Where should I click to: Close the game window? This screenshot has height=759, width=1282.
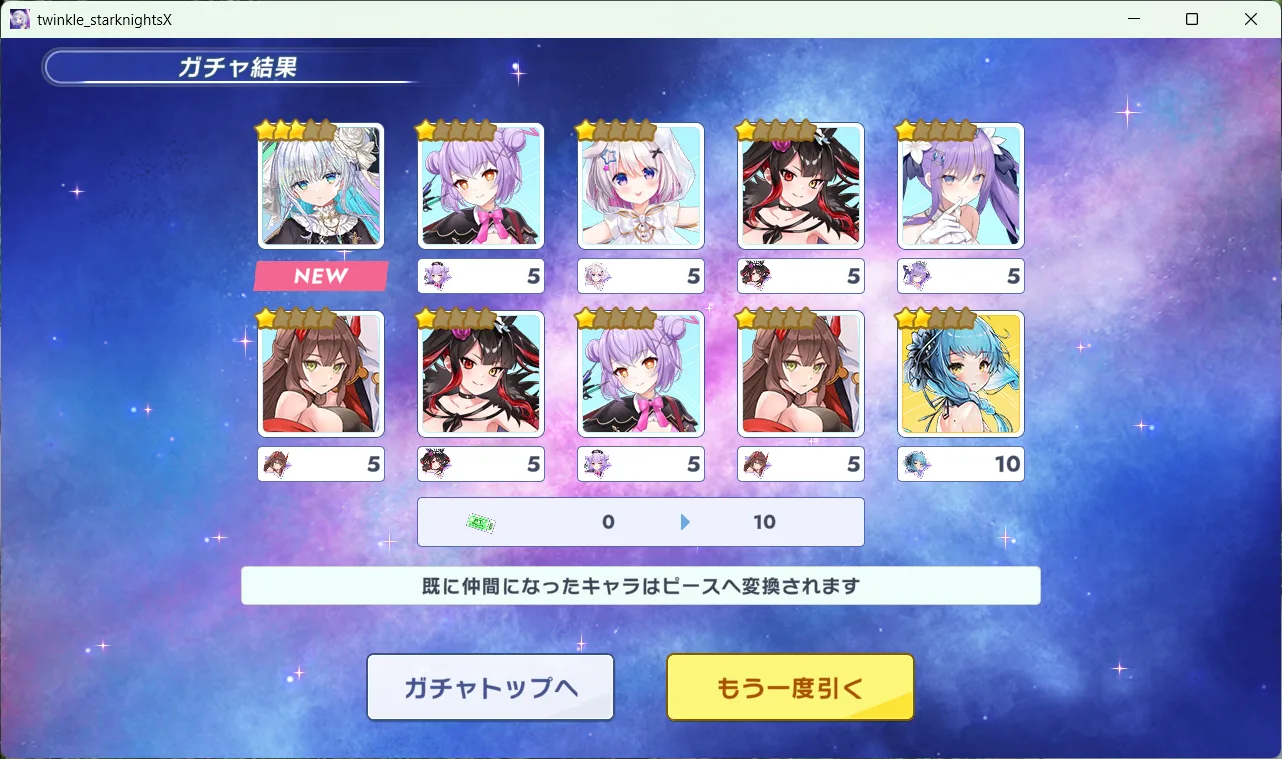point(1250,19)
